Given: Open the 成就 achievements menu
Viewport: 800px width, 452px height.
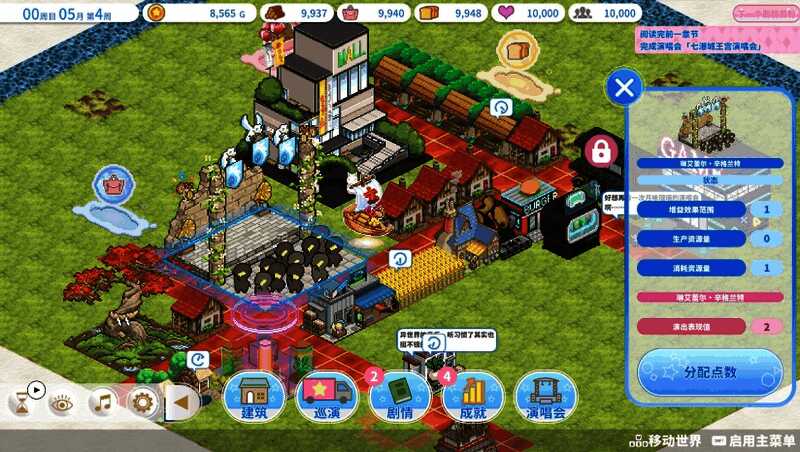Looking at the screenshot, I should tap(473, 398).
